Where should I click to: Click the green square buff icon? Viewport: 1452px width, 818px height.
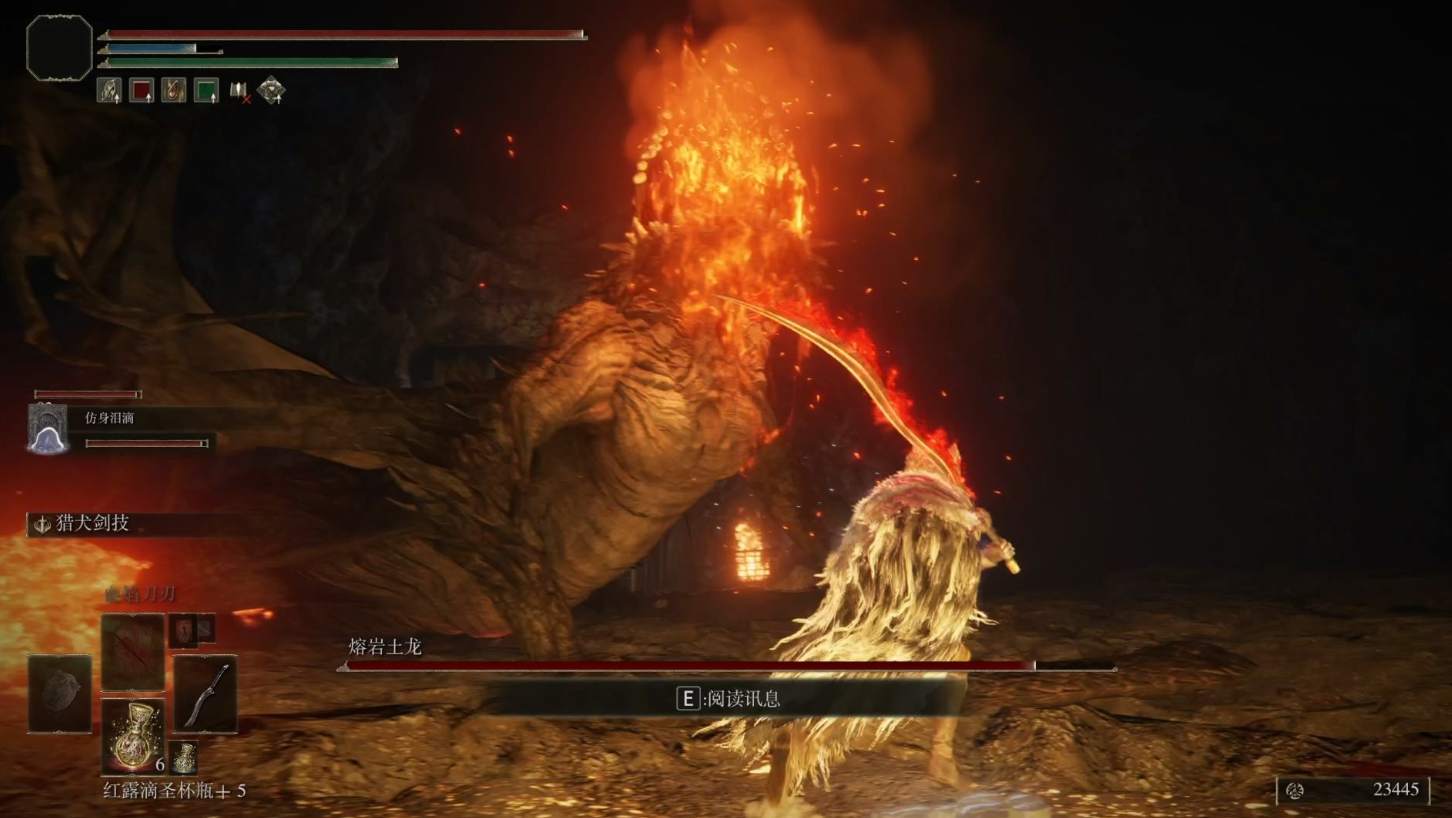pyautogui.click(x=206, y=90)
